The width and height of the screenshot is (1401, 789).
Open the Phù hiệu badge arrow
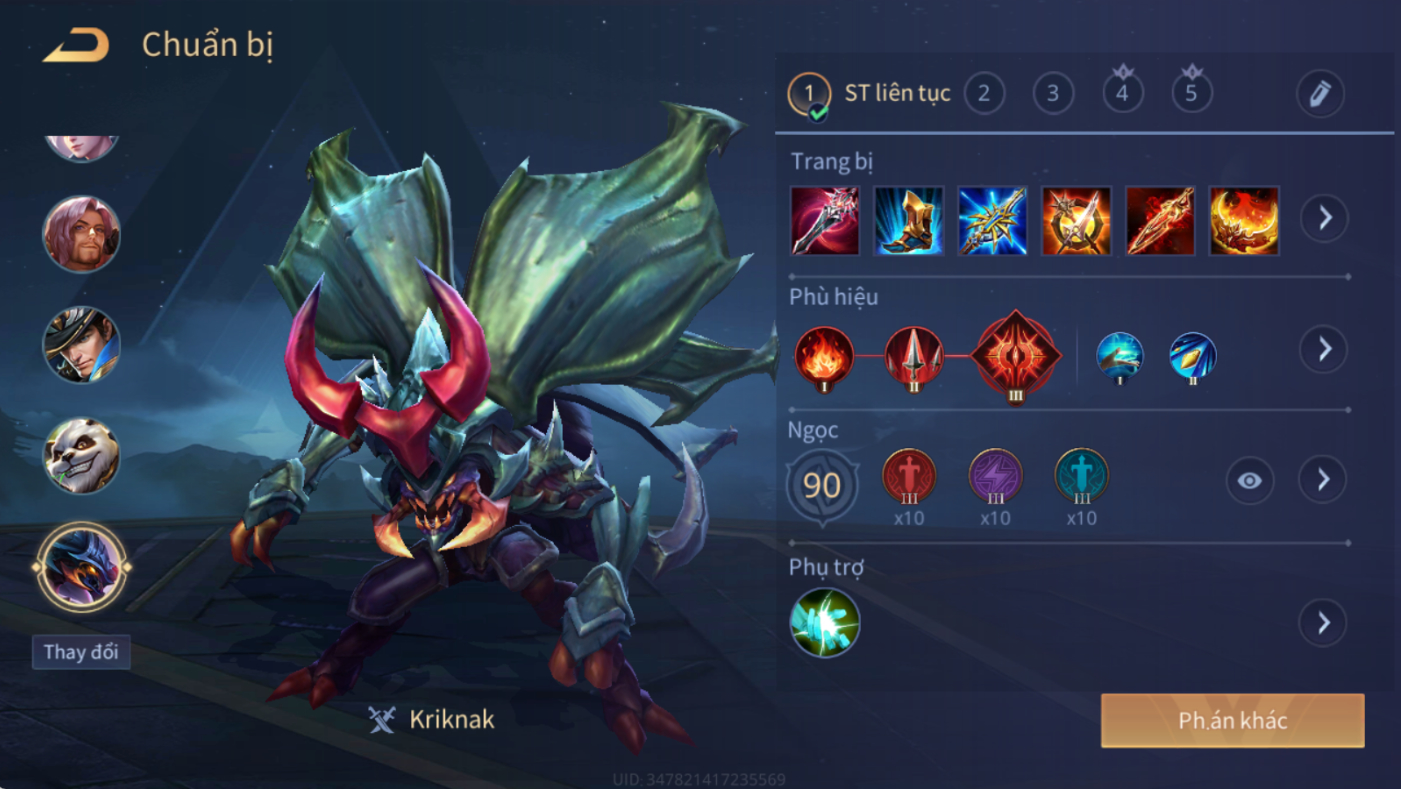(1324, 349)
